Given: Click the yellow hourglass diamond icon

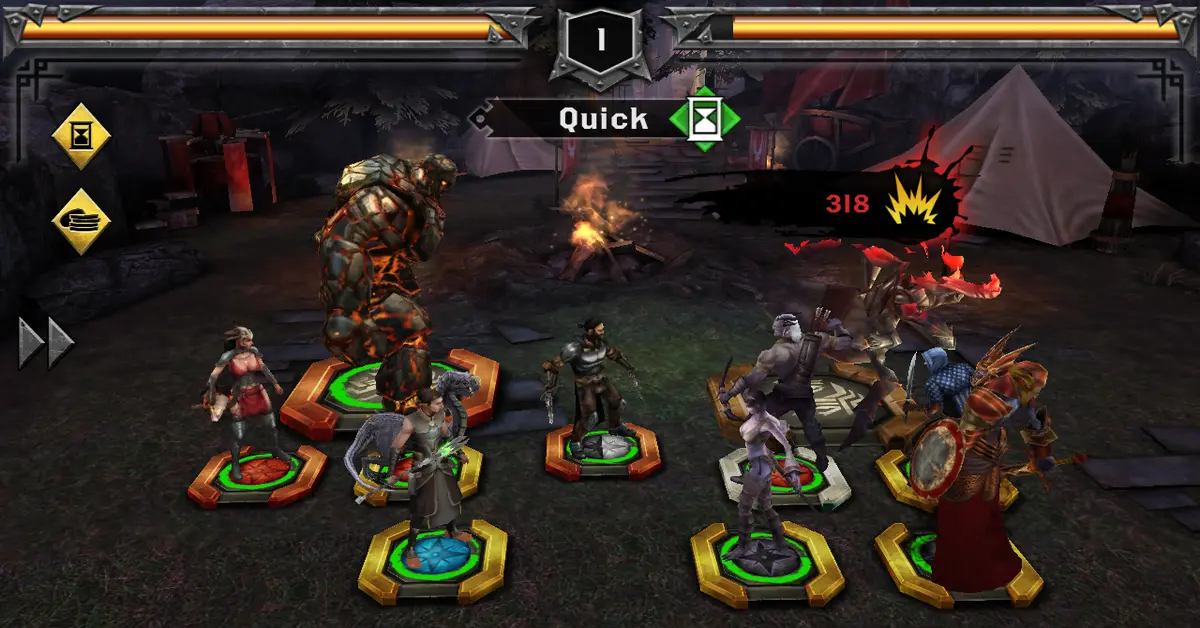Looking at the screenshot, I should [80, 135].
